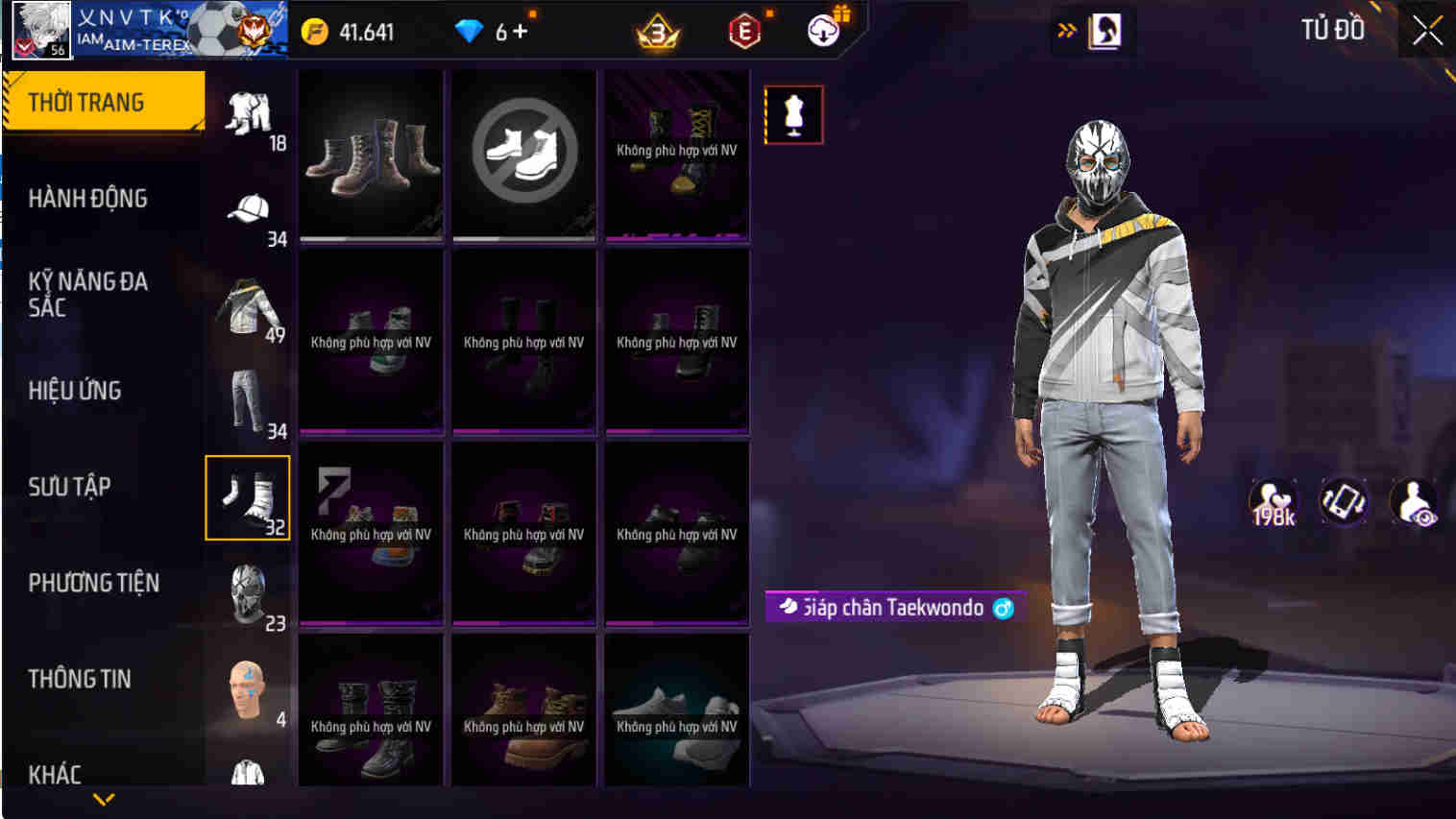Expand more categories with the bottom down arrow
This screenshot has width=1456, height=819.
[x=103, y=797]
